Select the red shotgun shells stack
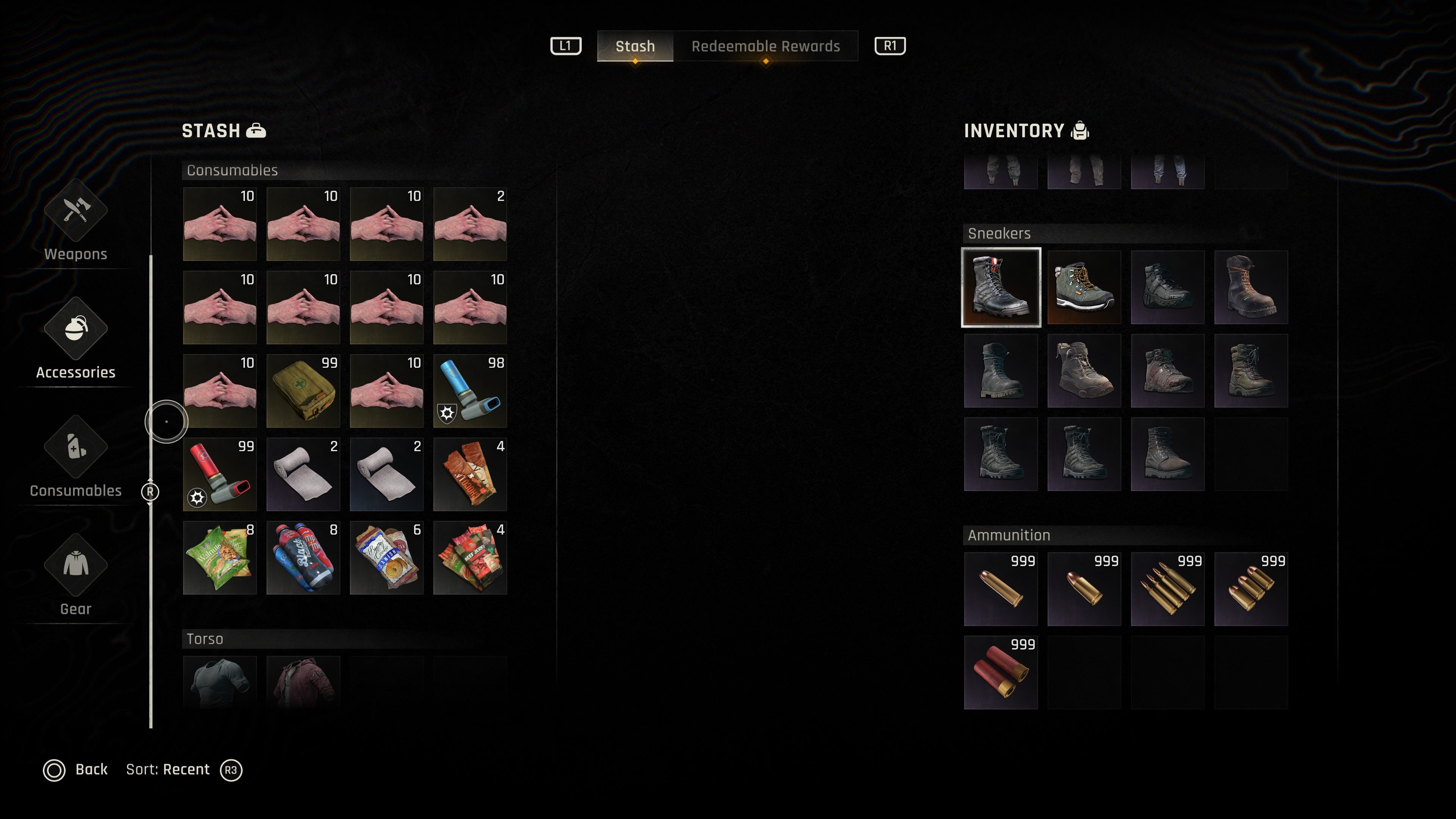The width and height of the screenshot is (1456, 819). [x=1001, y=672]
